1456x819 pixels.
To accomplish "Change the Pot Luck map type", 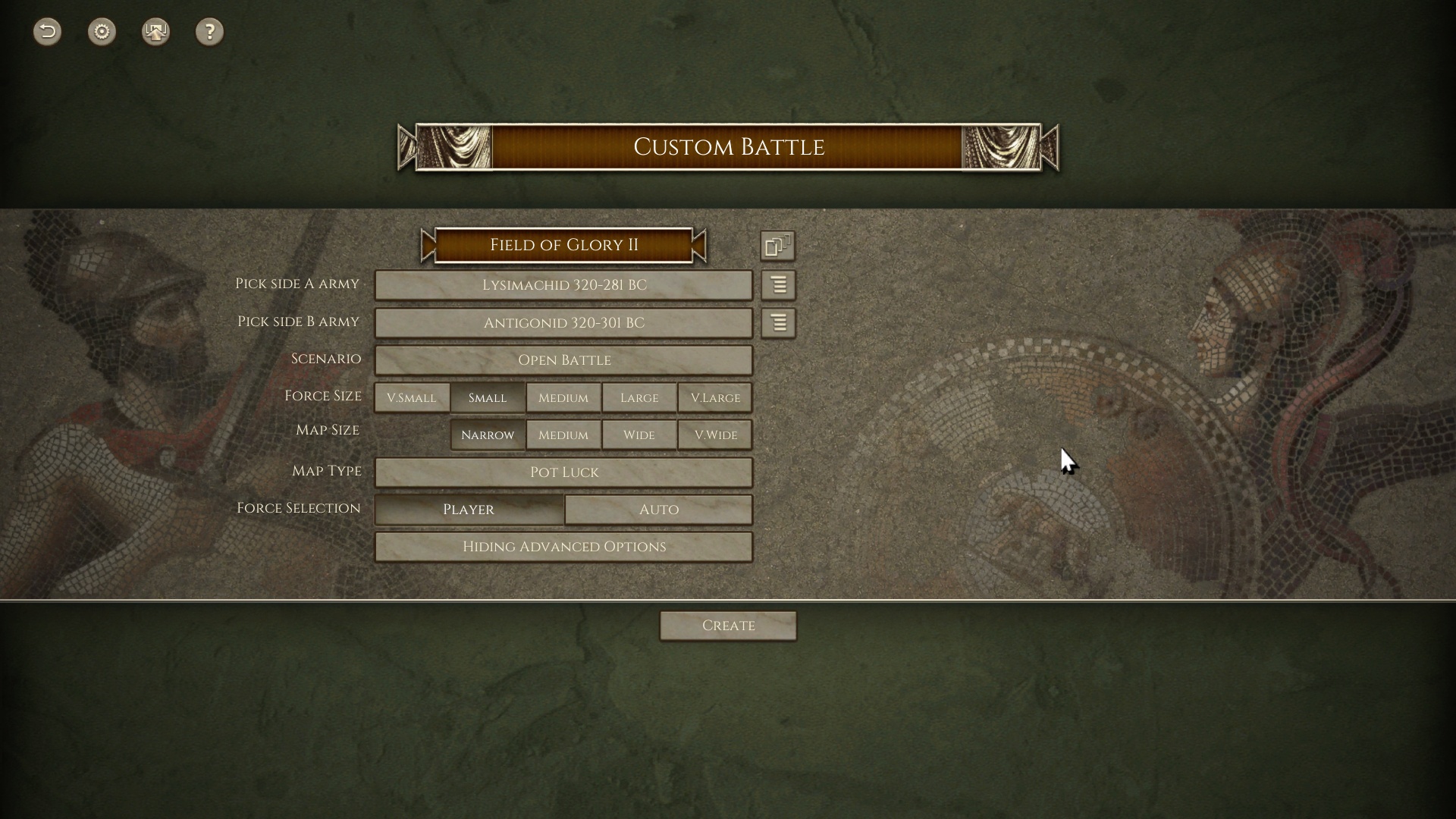I will pos(563,472).
